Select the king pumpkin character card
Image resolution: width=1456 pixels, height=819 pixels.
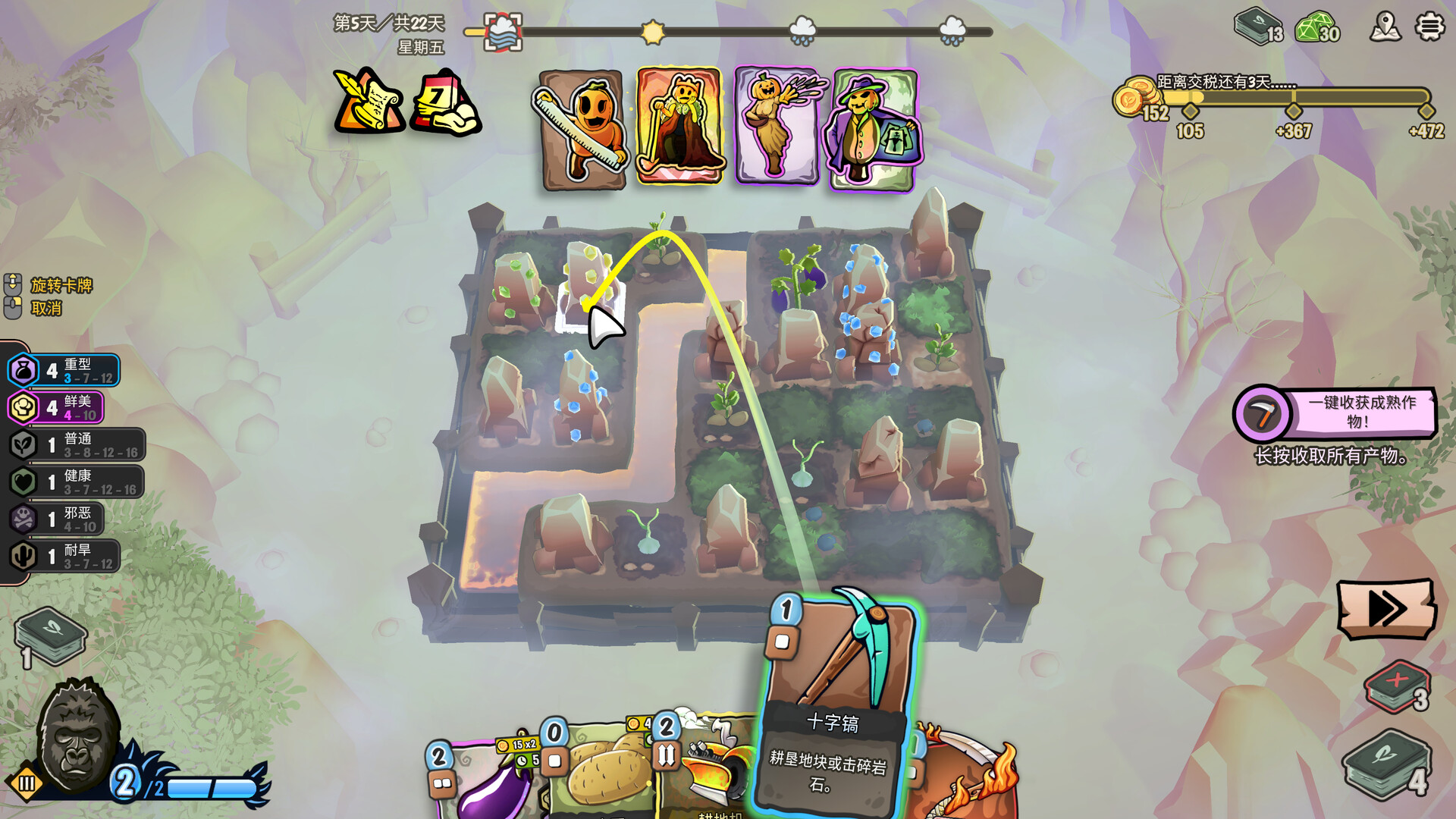679,126
